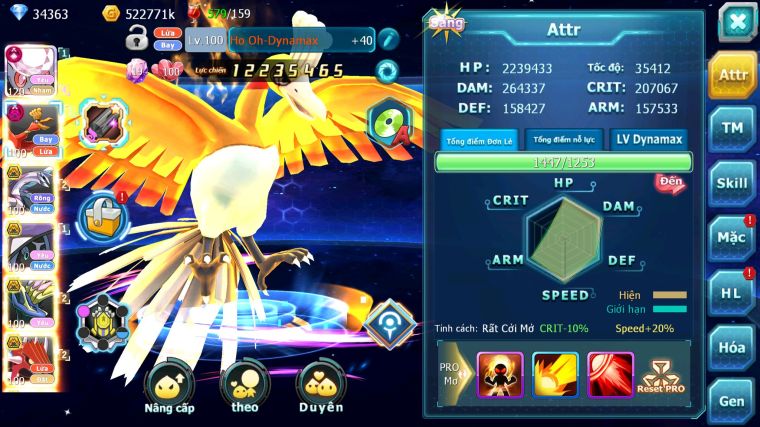Select the Mặc tab

tap(733, 238)
